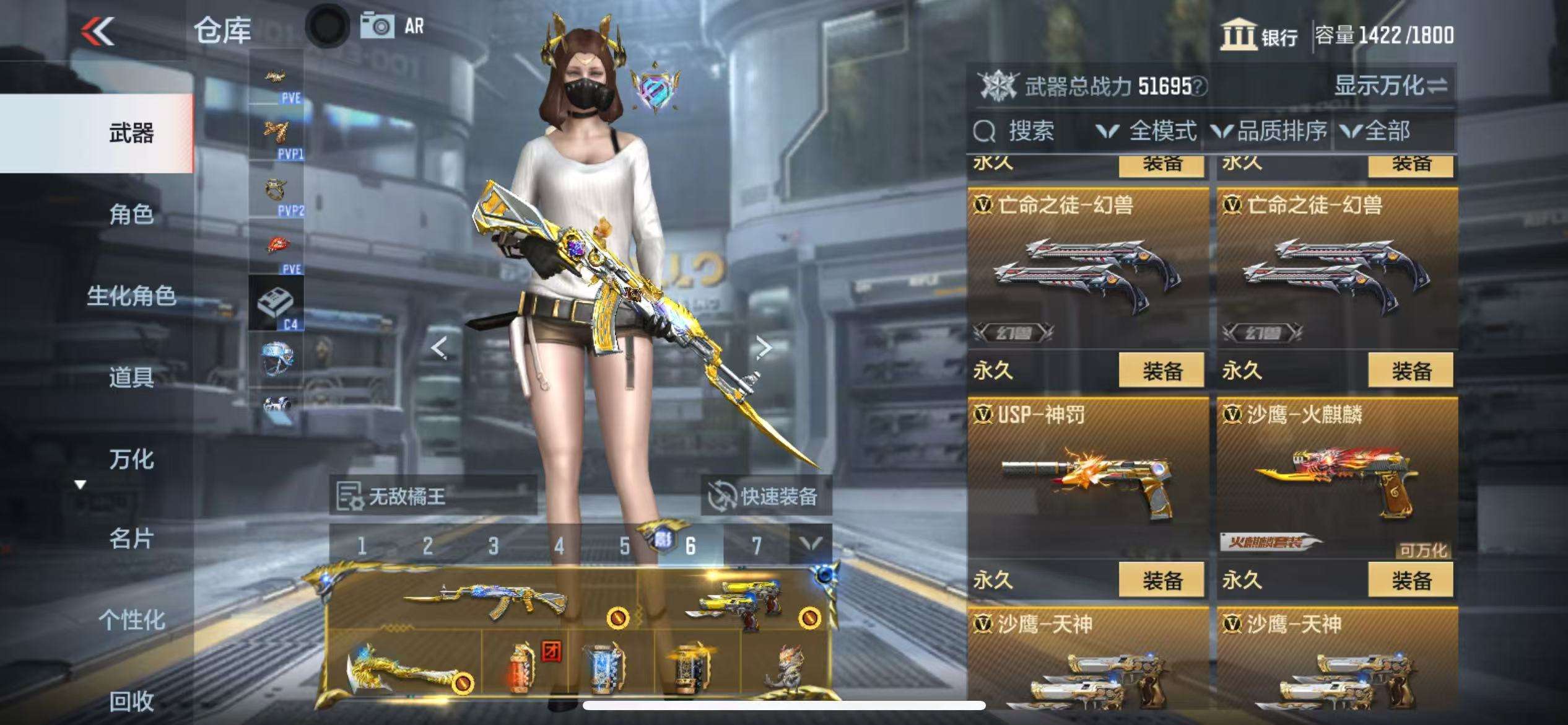The width and height of the screenshot is (1568, 725).
Task: Open the 生化角色 category
Action: tap(131, 296)
